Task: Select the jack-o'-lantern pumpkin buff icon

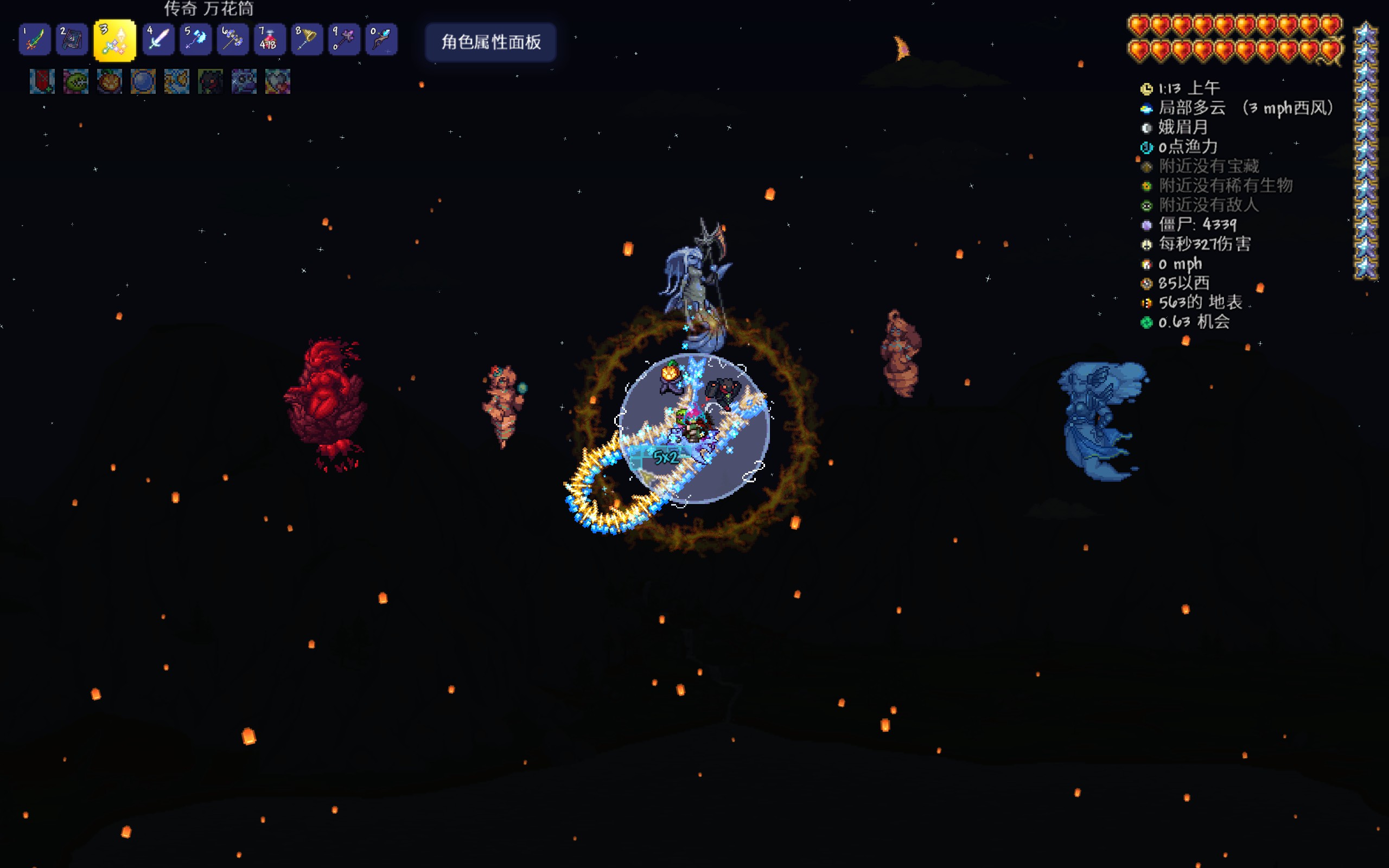Action: (109, 81)
